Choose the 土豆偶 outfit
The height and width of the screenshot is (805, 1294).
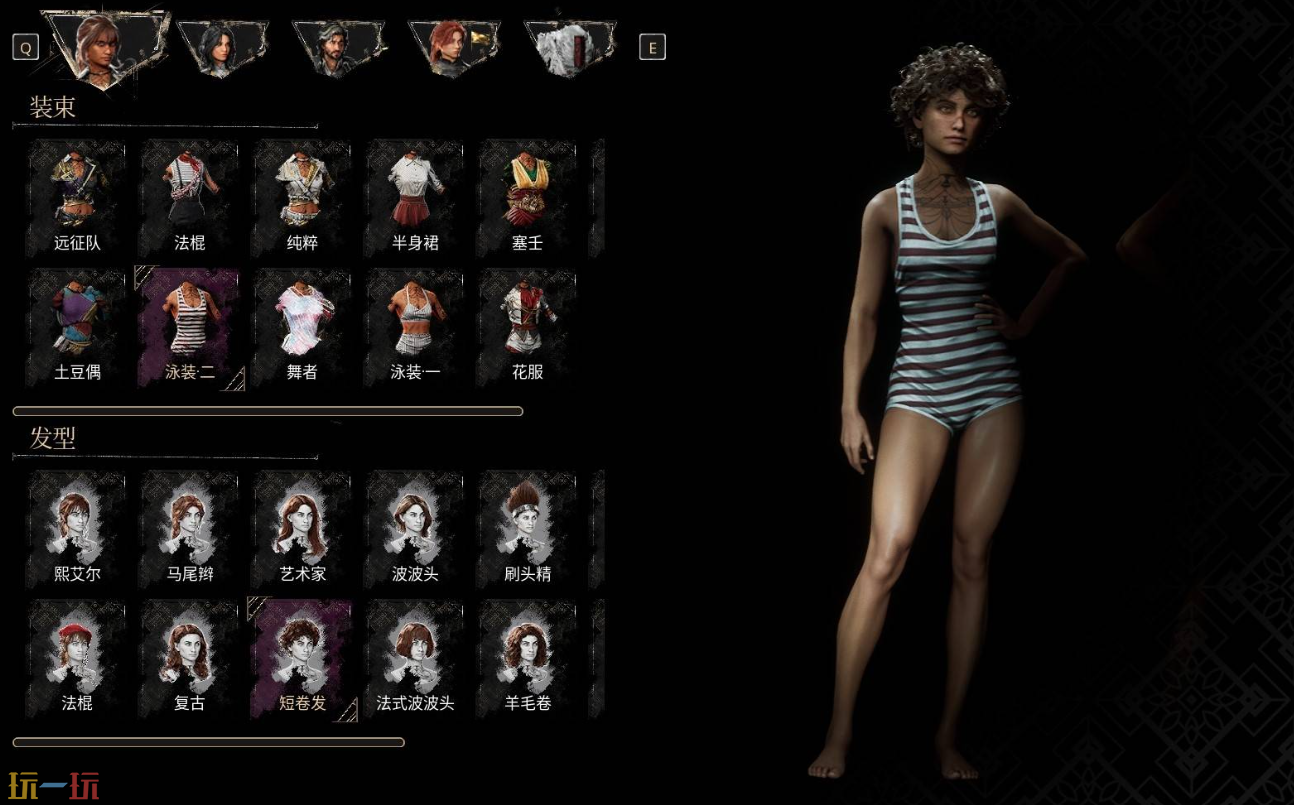77,327
